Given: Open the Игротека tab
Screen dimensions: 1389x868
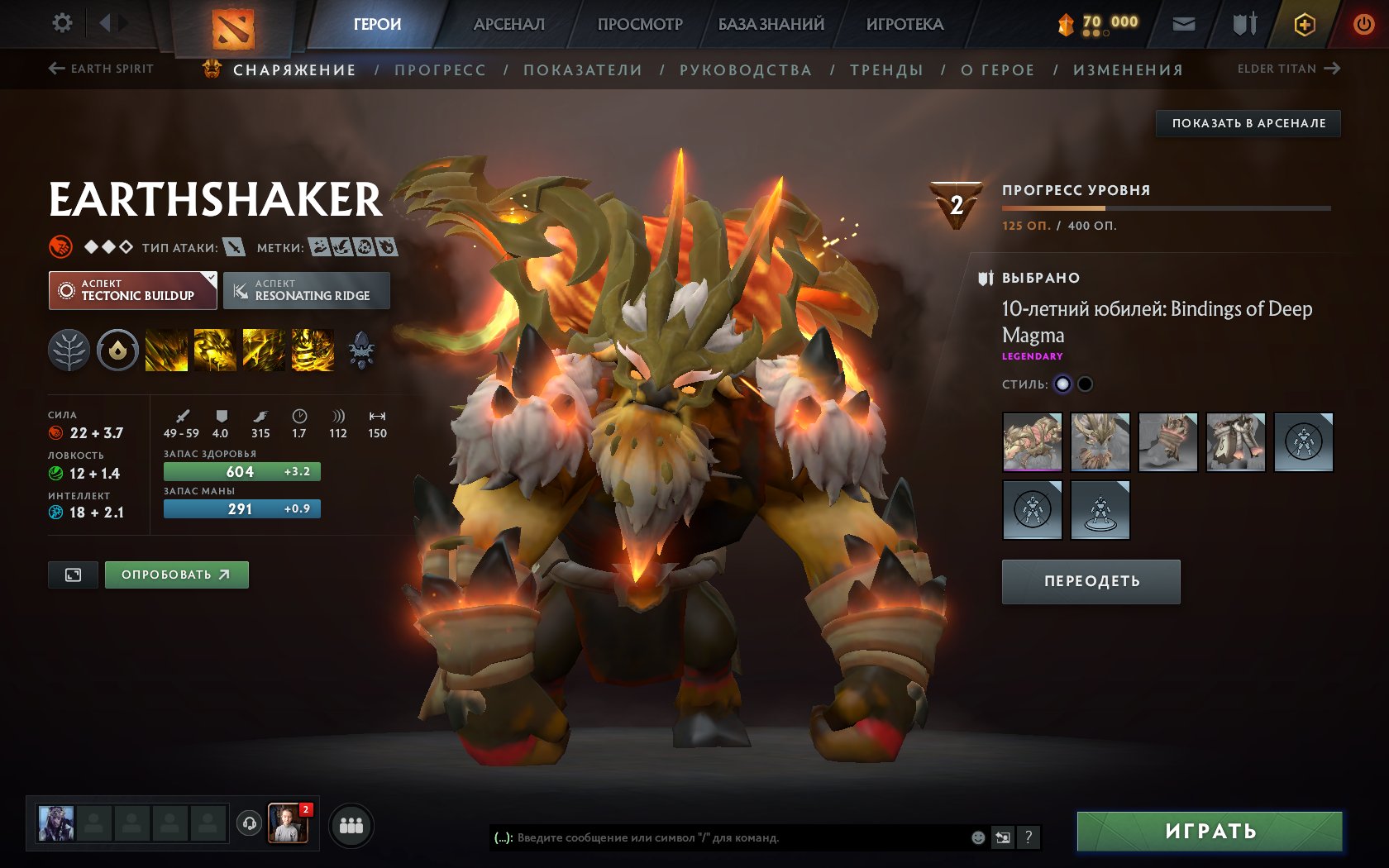Looking at the screenshot, I should pos(905,24).
